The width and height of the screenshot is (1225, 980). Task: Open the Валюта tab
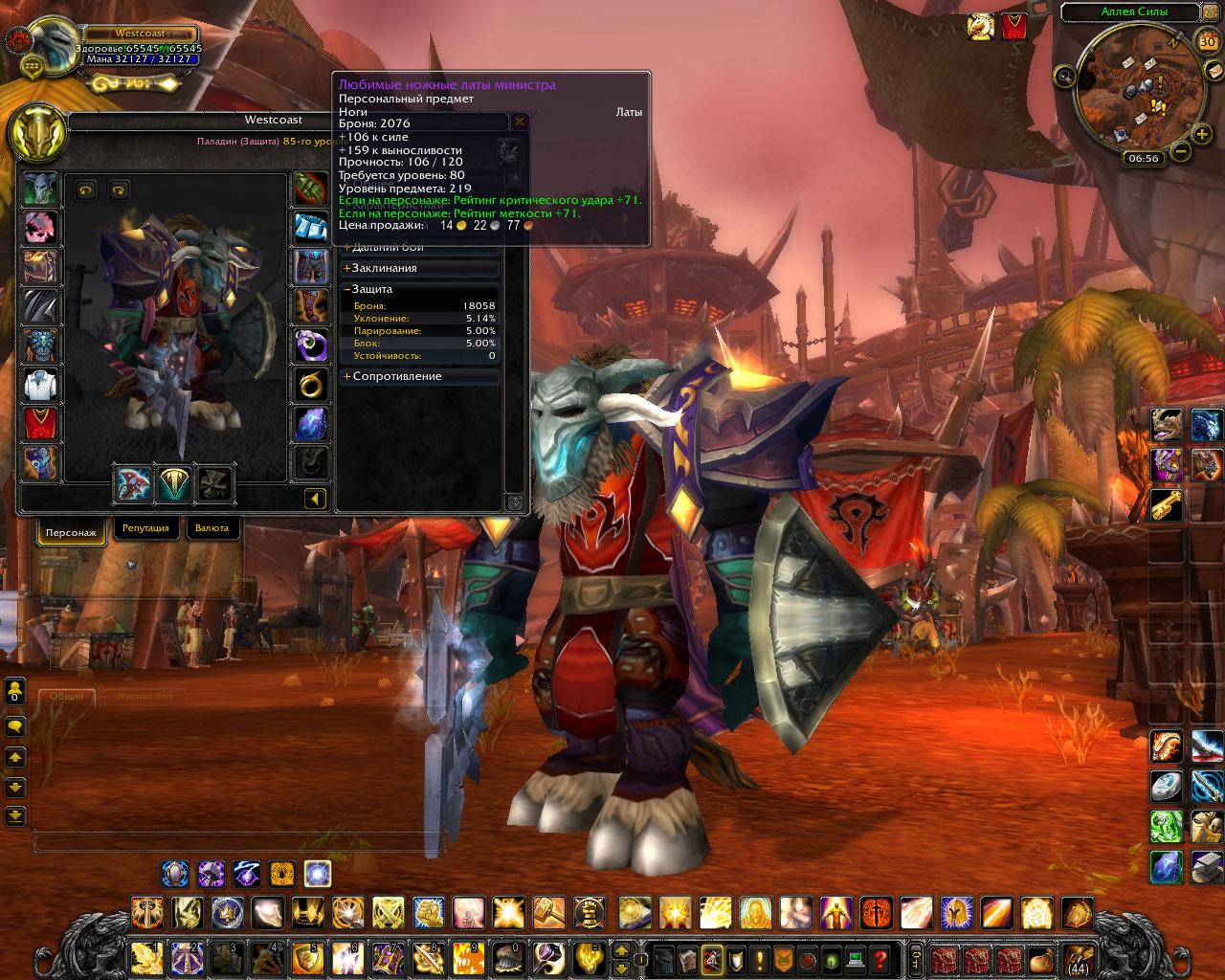click(212, 528)
